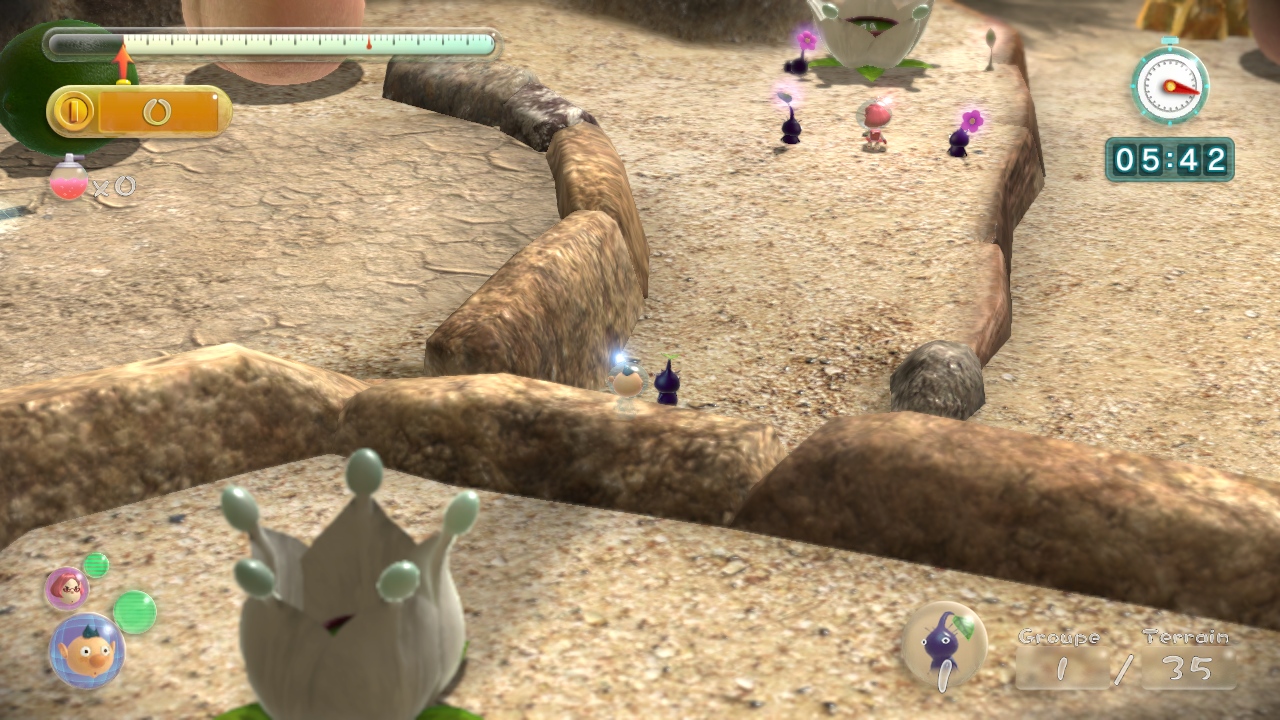Use the pink ultra-spicy spray bottle
1280x720 pixels.
[68, 179]
